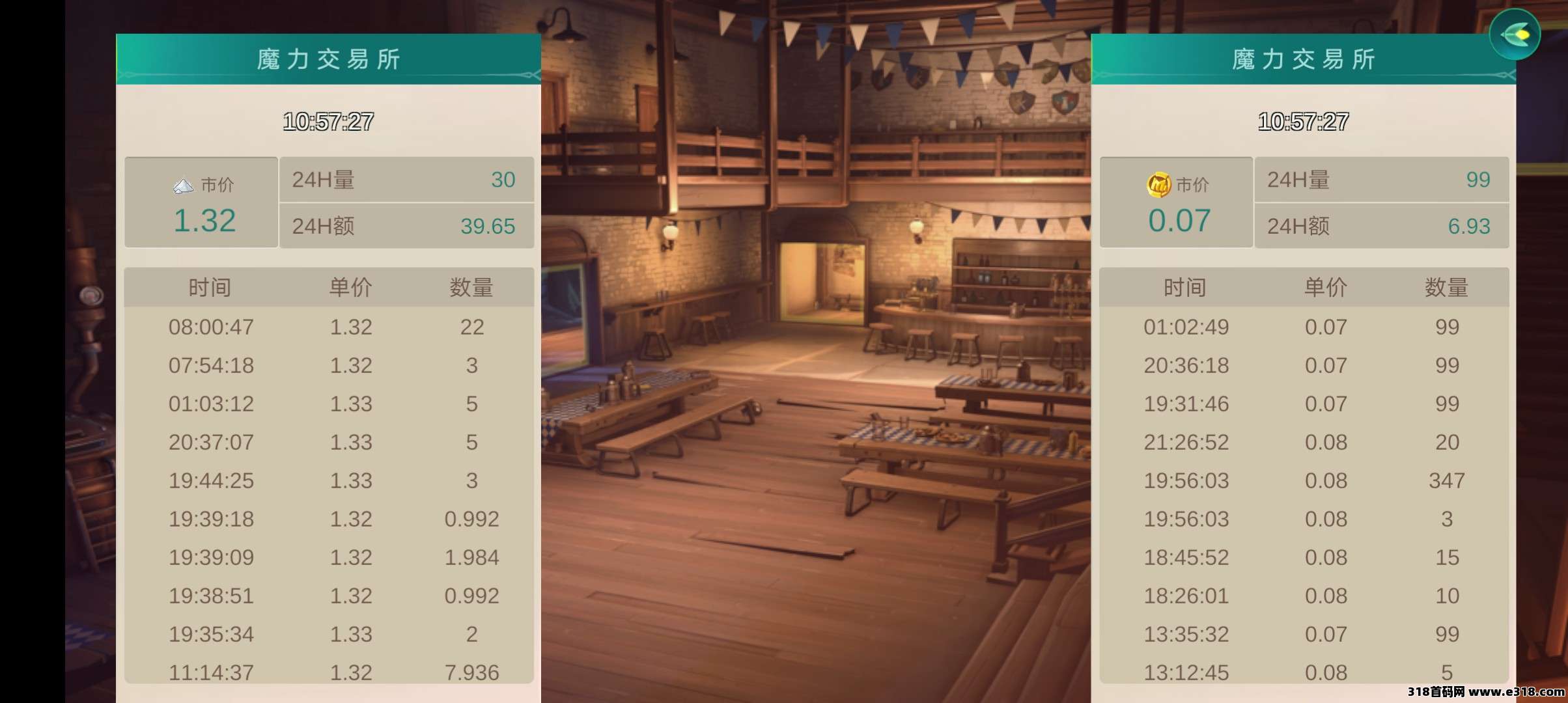Click the green back arrow button
The height and width of the screenshot is (703, 1568).
(x=1514, y=34)
